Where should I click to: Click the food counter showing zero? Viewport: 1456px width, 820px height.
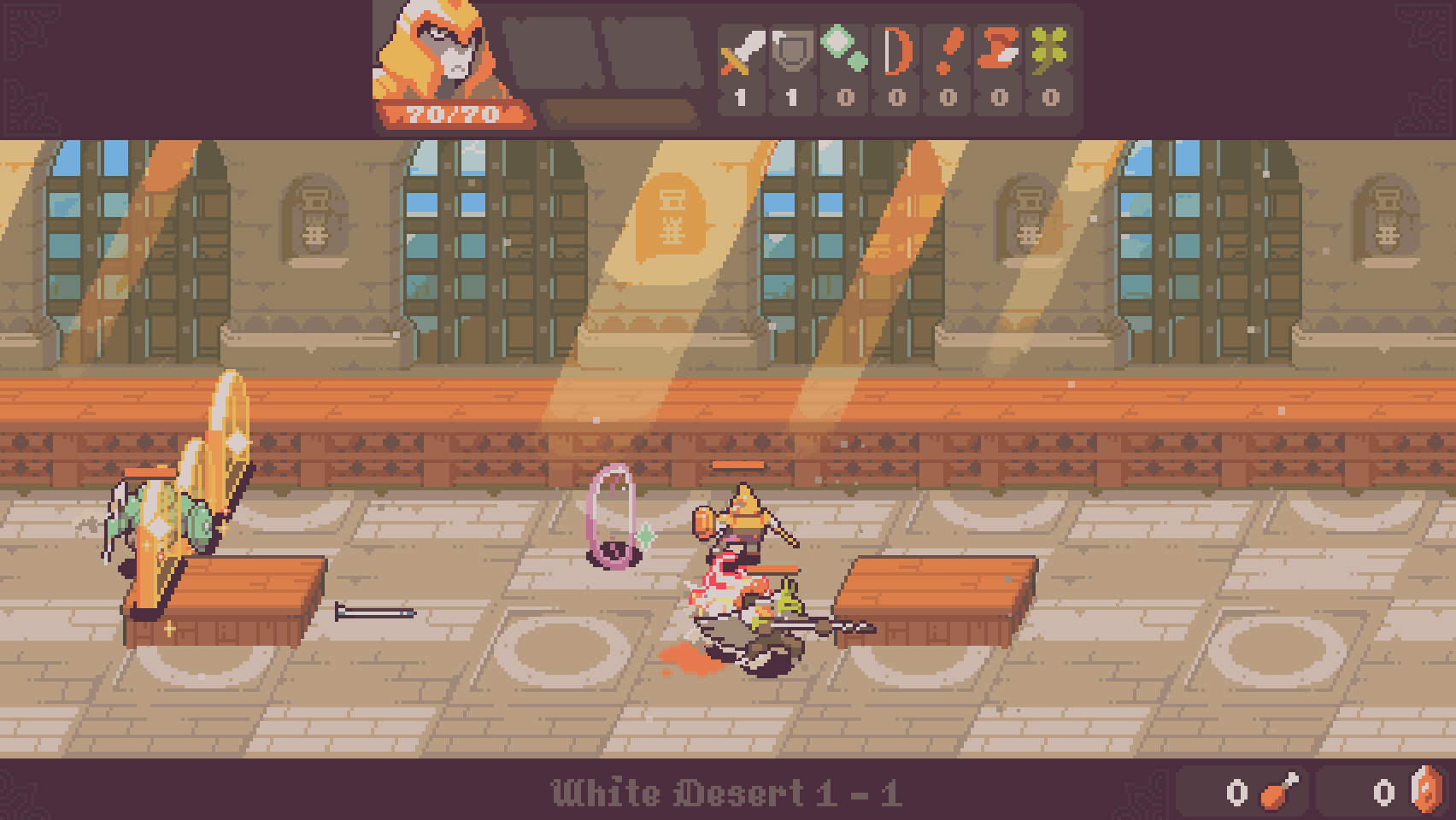coord(1237,792)
